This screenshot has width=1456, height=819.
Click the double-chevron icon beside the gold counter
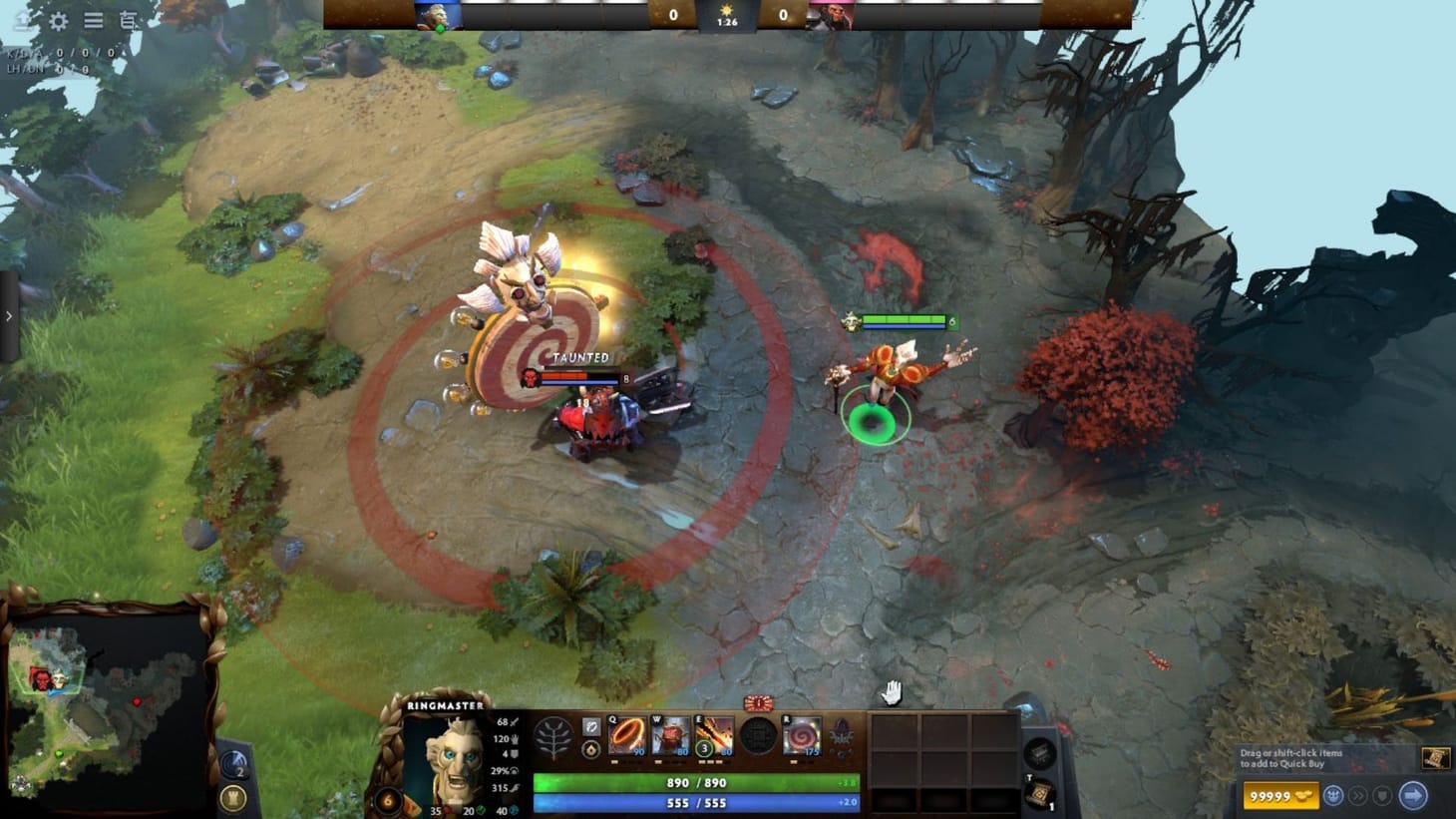click(x=1358, y=796)
